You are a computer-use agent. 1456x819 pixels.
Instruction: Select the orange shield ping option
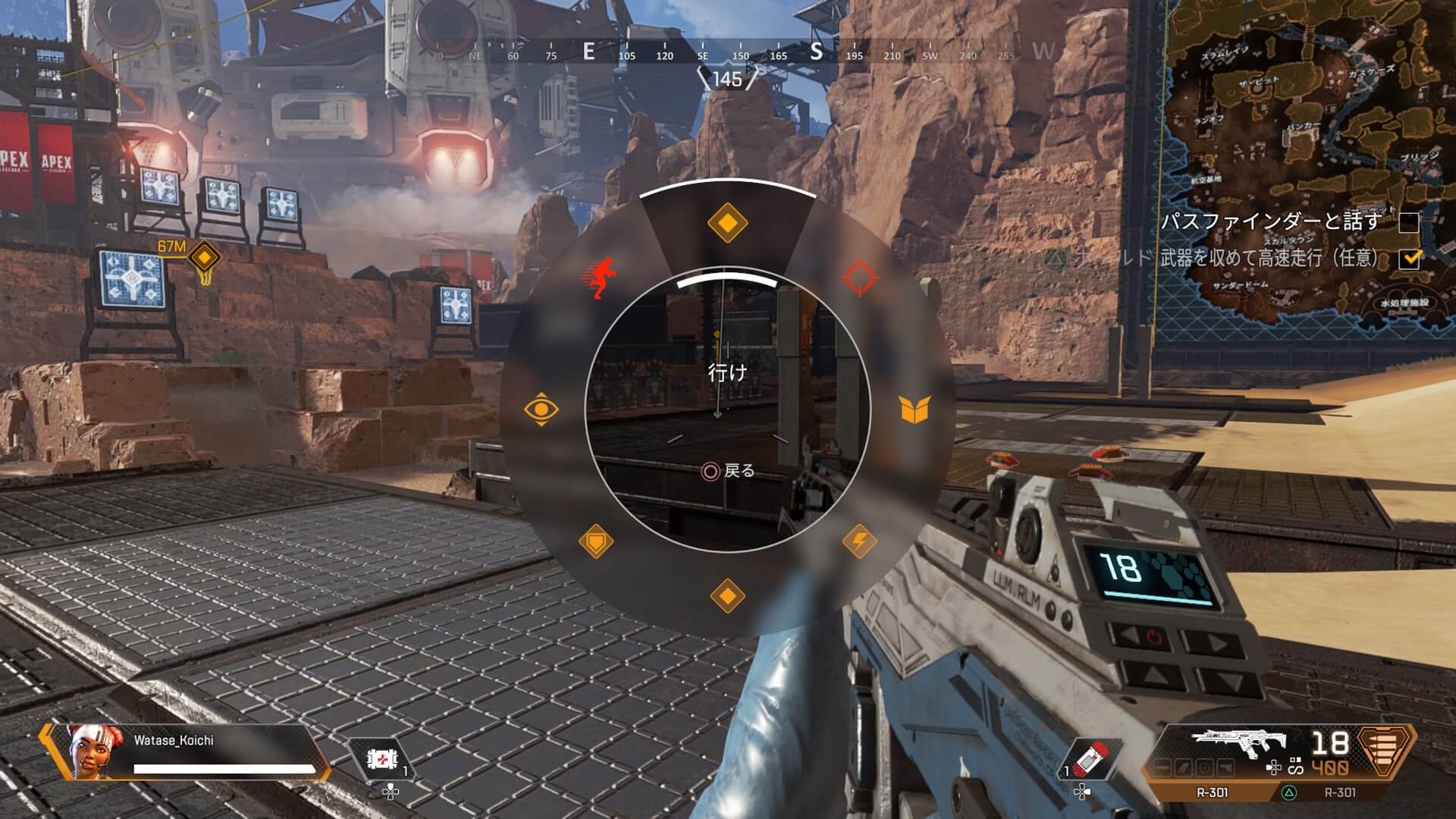click(x=596, y=542)
